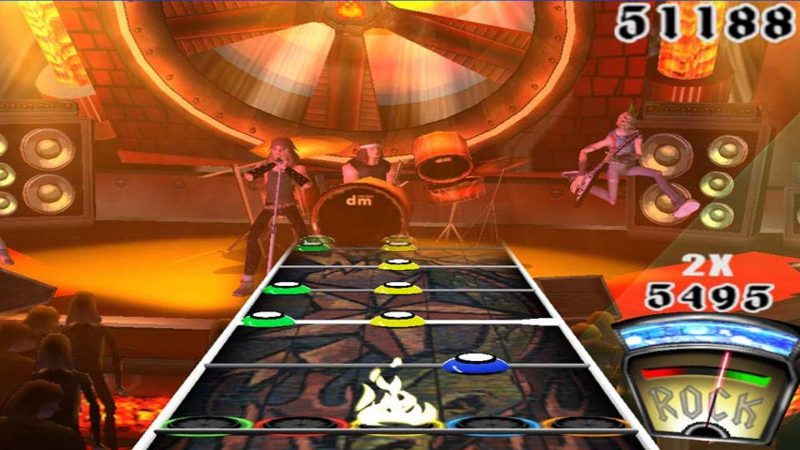
Task: Hit the red fret button
Action: tap(301, 426)
